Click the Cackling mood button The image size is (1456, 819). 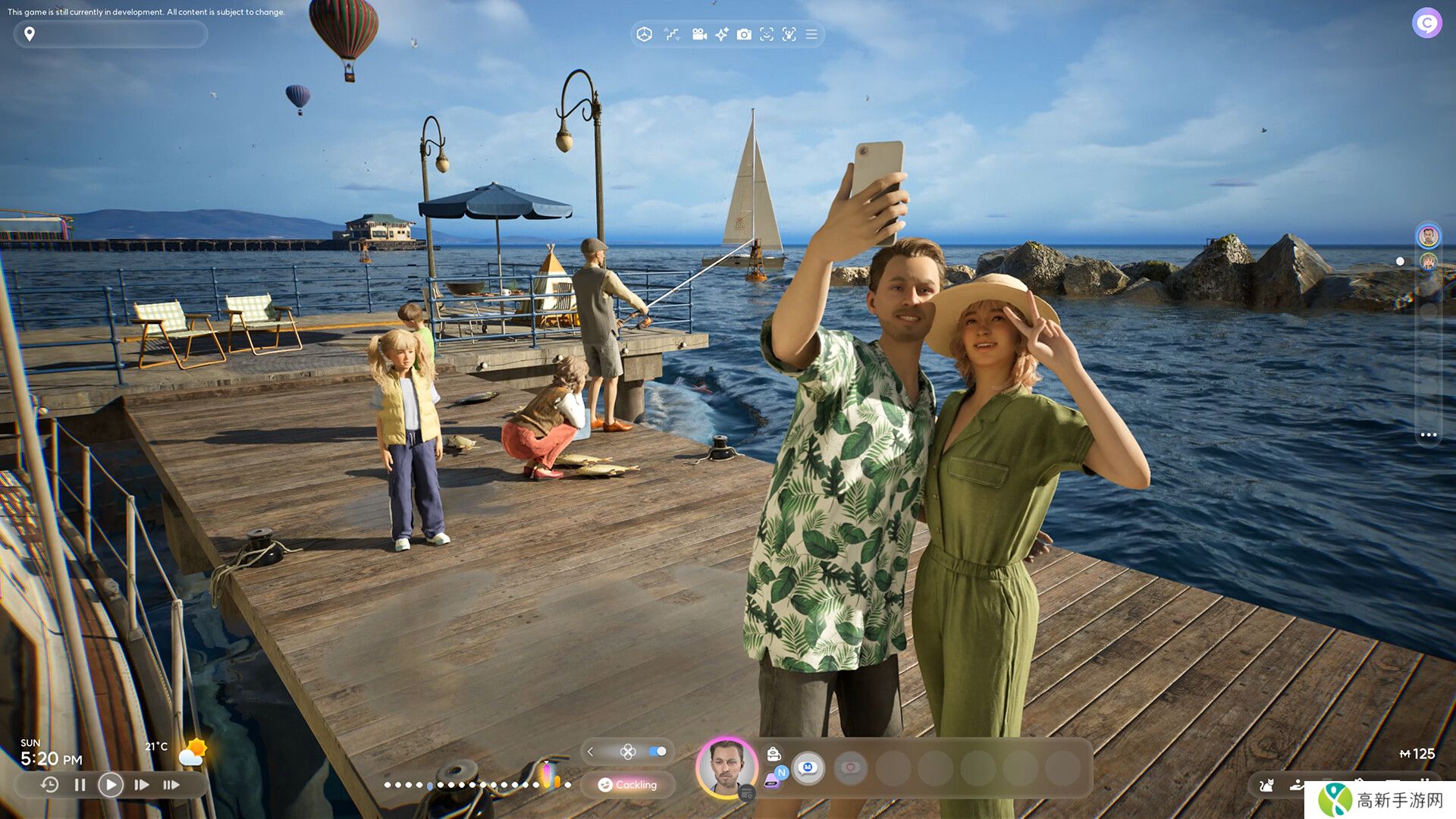[627, 785]
